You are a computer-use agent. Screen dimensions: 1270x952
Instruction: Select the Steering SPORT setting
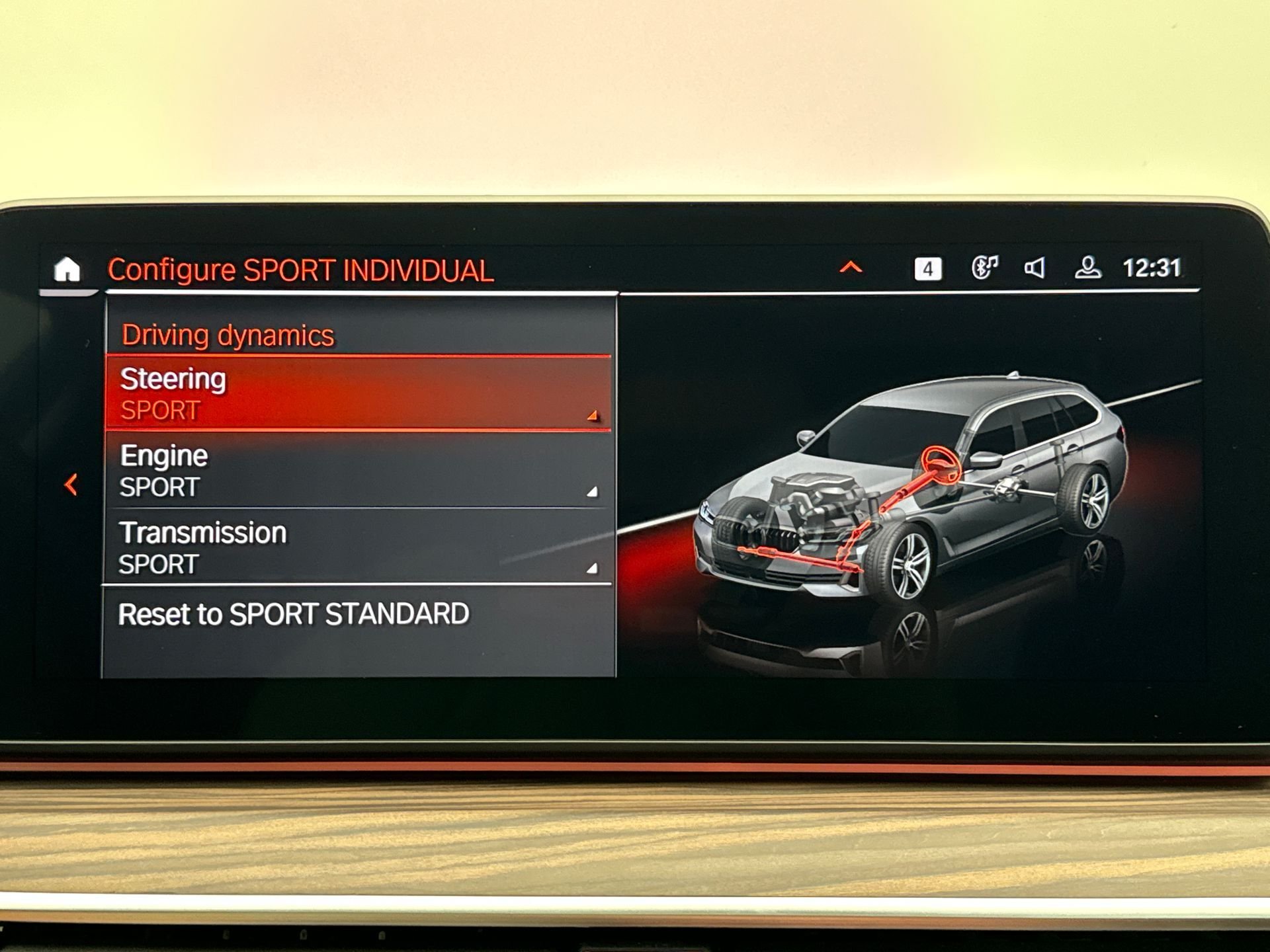pos(358,394)
